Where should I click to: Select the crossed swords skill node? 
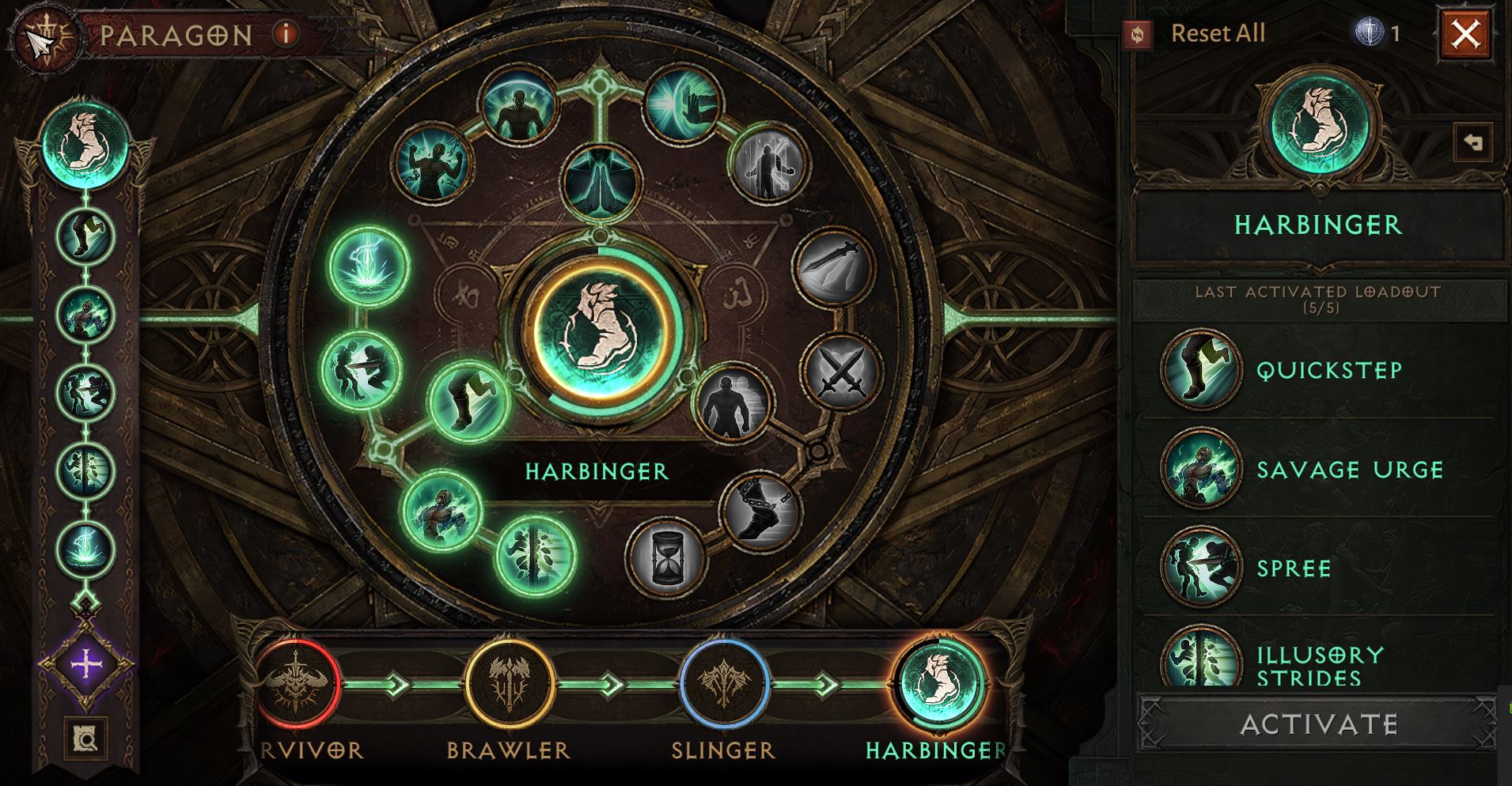(x=839, y=373)
